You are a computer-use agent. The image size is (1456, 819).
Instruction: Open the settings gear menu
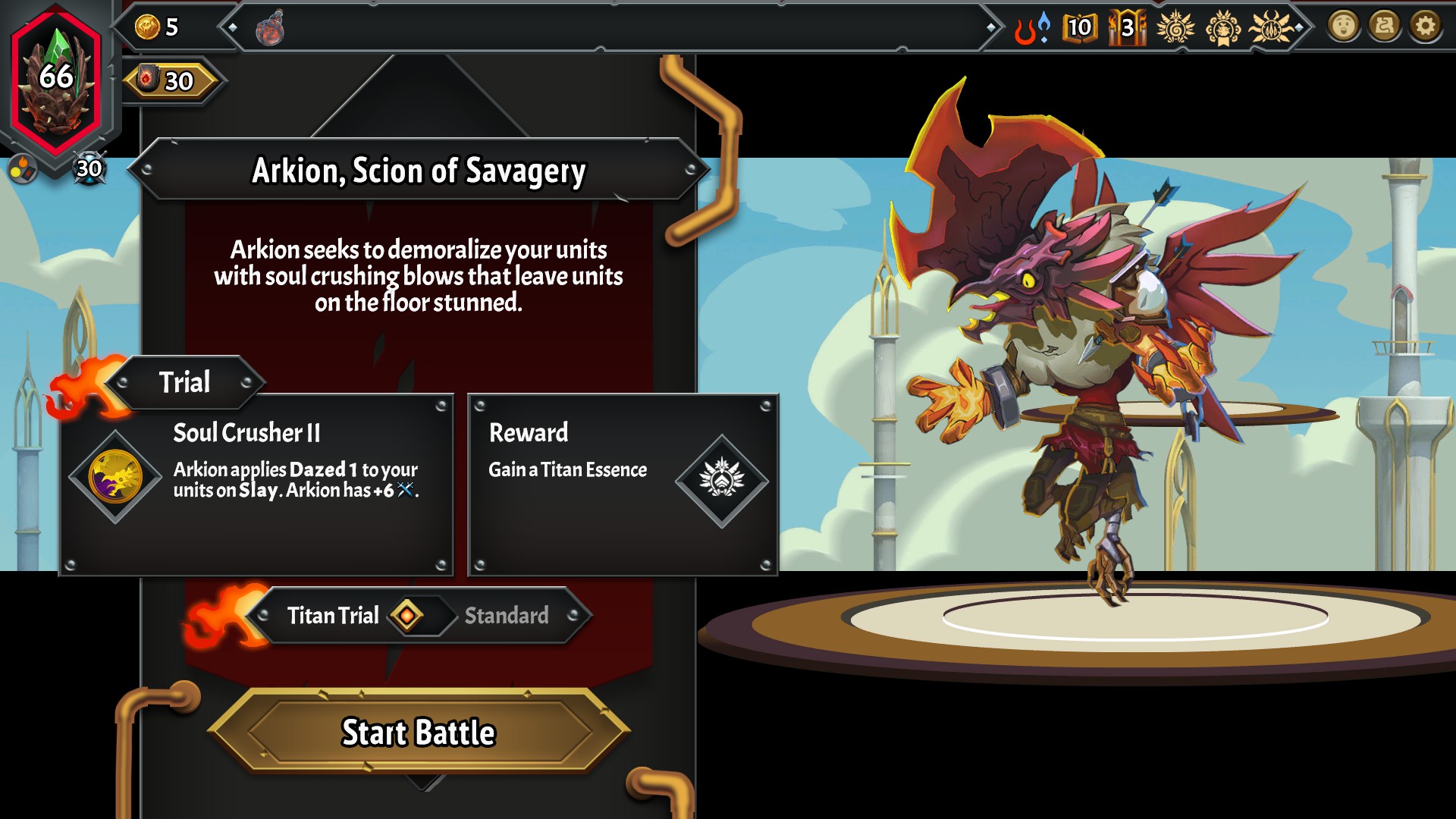pyautogui.click(x=1425, y=27)
